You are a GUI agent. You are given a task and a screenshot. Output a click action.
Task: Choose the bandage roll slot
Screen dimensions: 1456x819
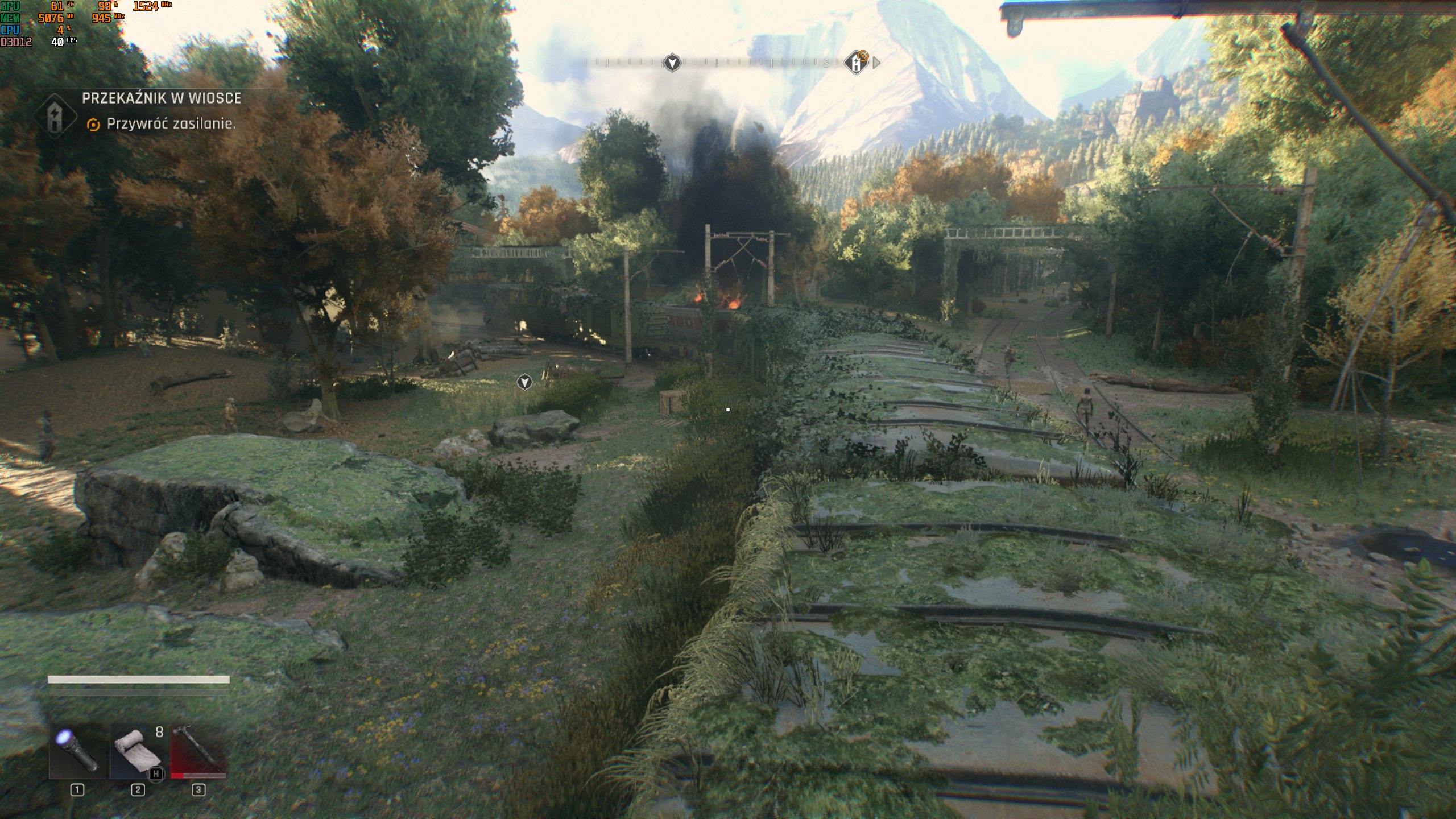coord(138,751)
